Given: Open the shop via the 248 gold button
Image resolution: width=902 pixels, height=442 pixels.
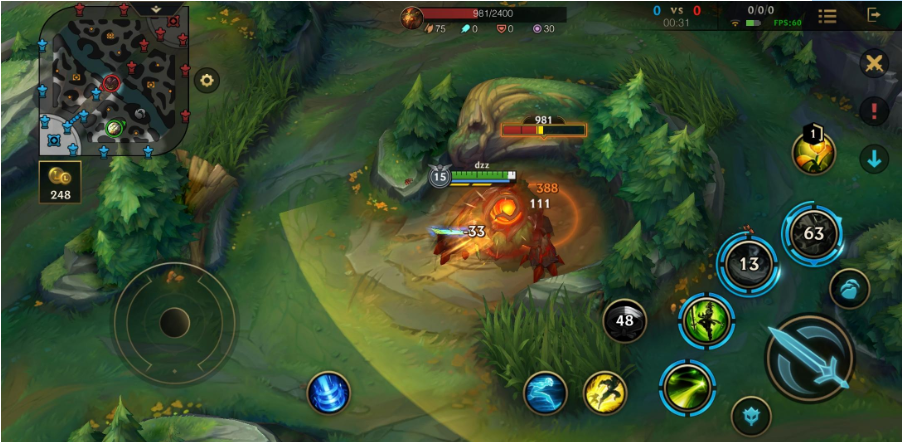Looking at the screenshot, I should click(60, 182).
